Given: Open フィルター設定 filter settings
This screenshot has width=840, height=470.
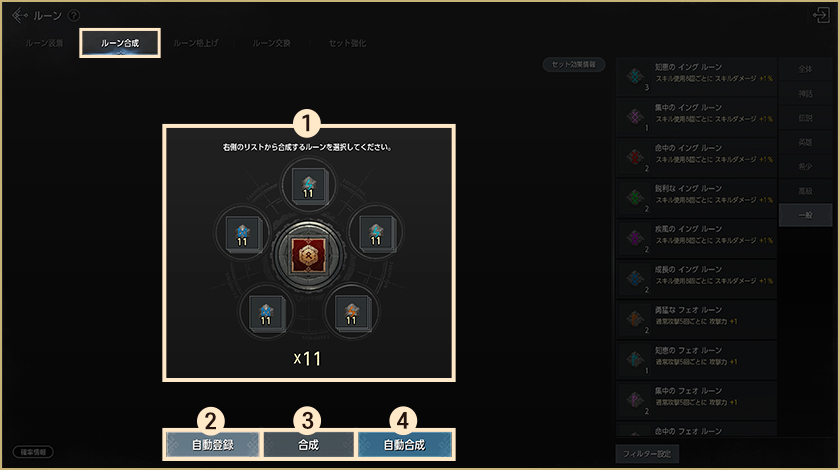Looking at the screenshot, I should pyautogui.click(x=650, y=454).
